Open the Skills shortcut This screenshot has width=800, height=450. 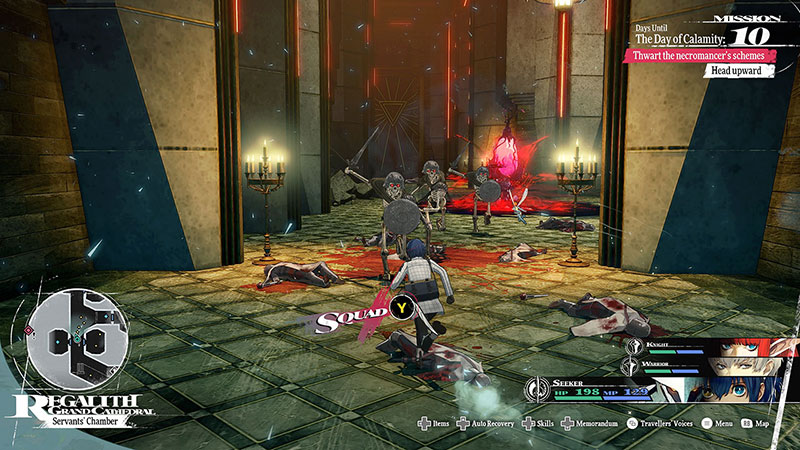[x=542, y=424]
